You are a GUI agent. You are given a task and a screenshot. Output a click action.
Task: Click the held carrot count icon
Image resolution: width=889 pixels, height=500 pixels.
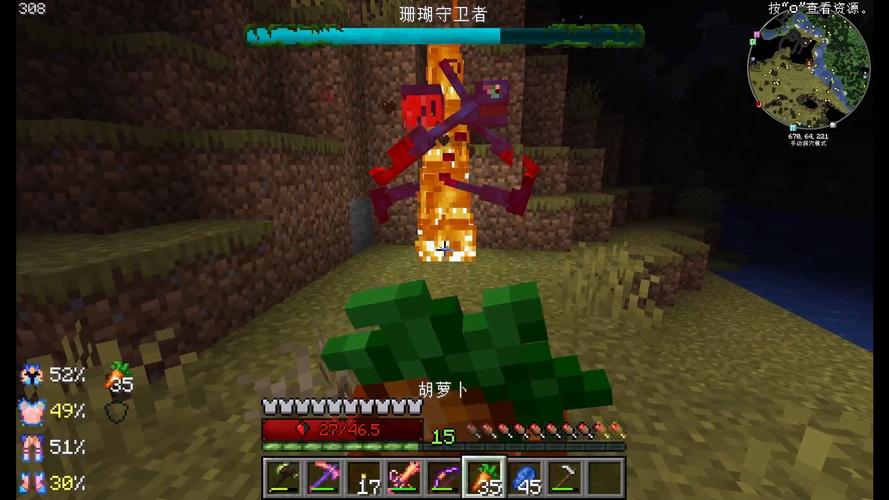(120, 377)
